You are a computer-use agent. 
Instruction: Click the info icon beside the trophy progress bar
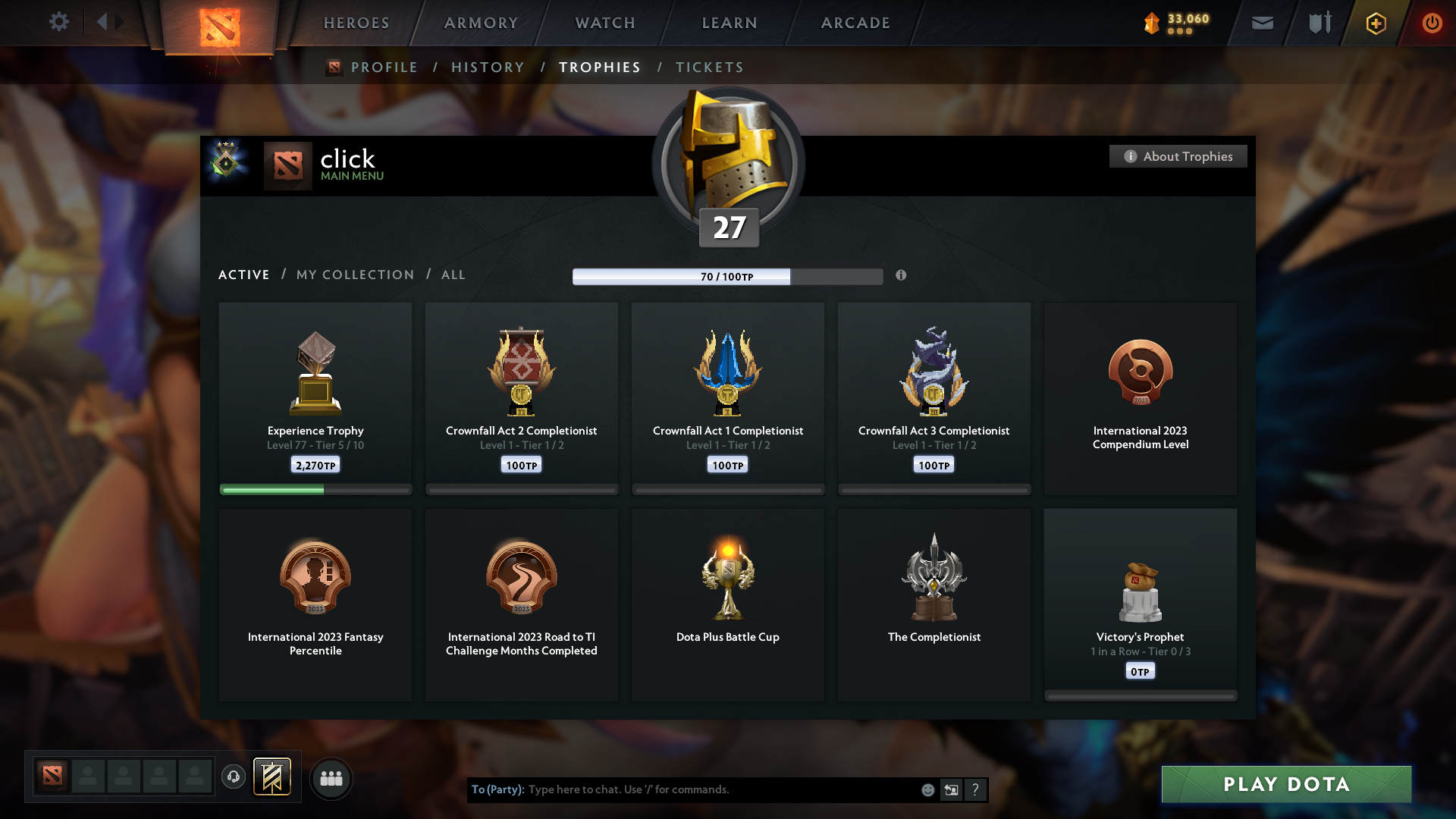click(902, 276)
